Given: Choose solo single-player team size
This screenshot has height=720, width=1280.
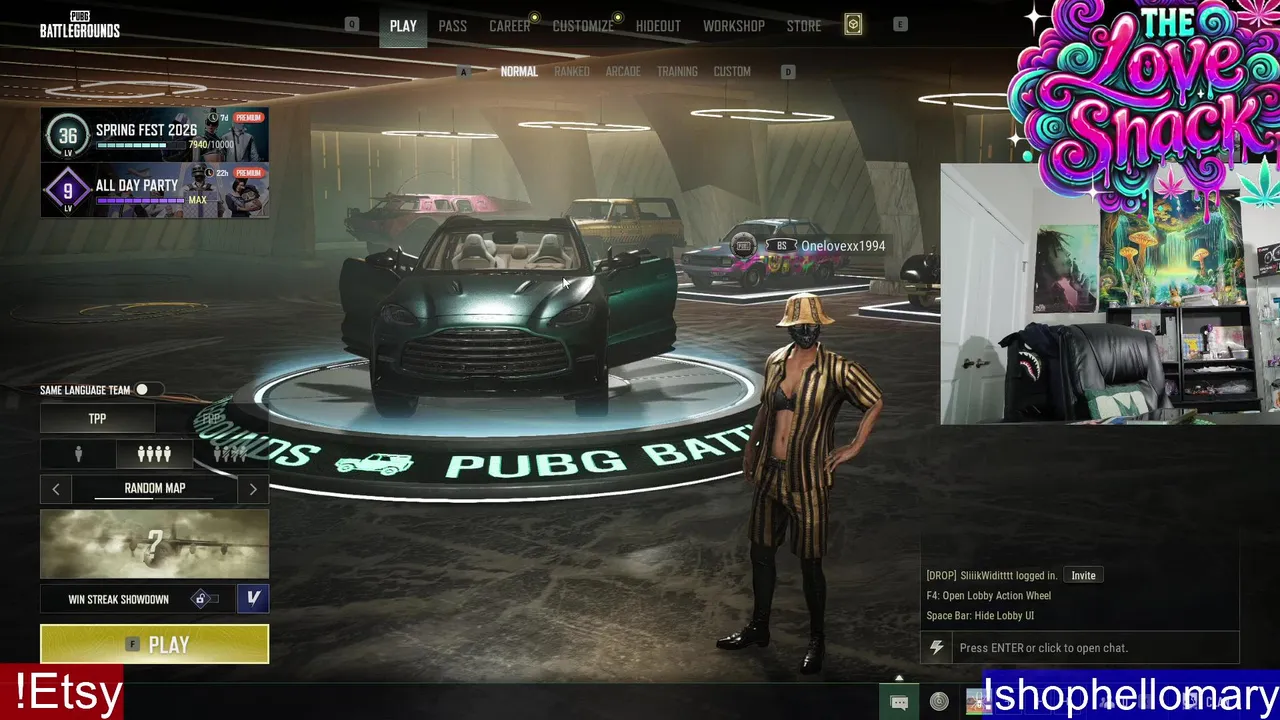Looking at the screenshot, I should pos(78,454).
